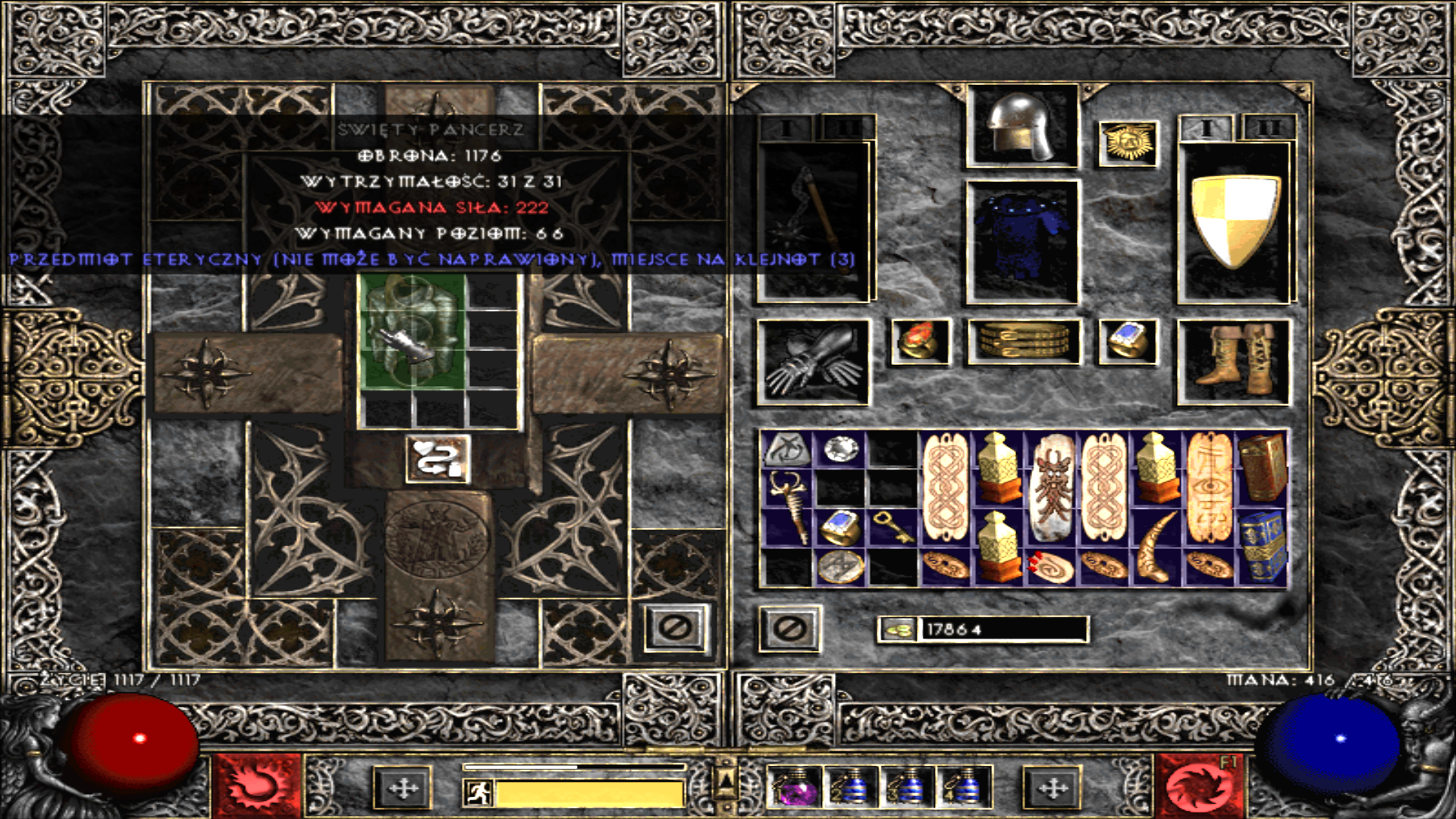Select the equipped belt slot
The height and width of the screenshot is (819, 1456).
1023,341
